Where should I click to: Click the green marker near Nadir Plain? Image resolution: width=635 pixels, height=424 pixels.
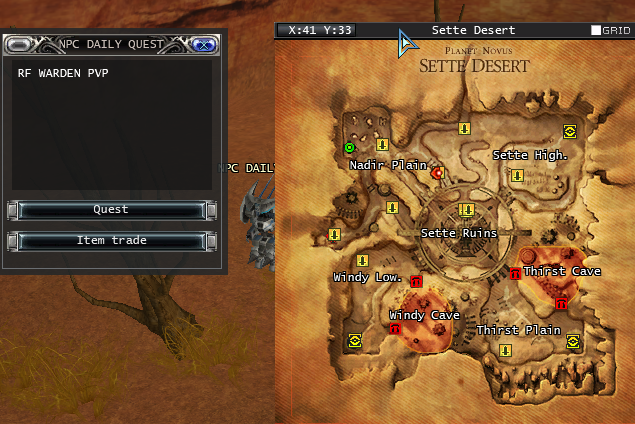pyautogui.click(x=349, y=148)
